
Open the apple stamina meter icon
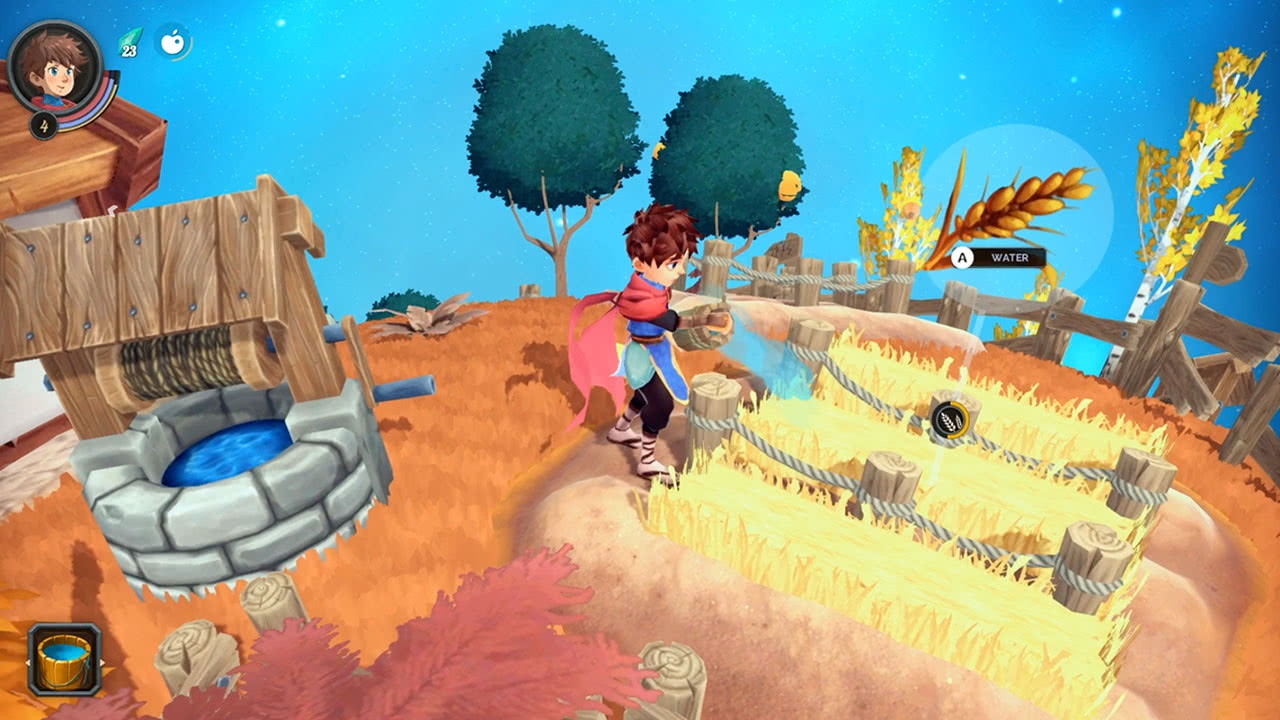pos(172,40)
